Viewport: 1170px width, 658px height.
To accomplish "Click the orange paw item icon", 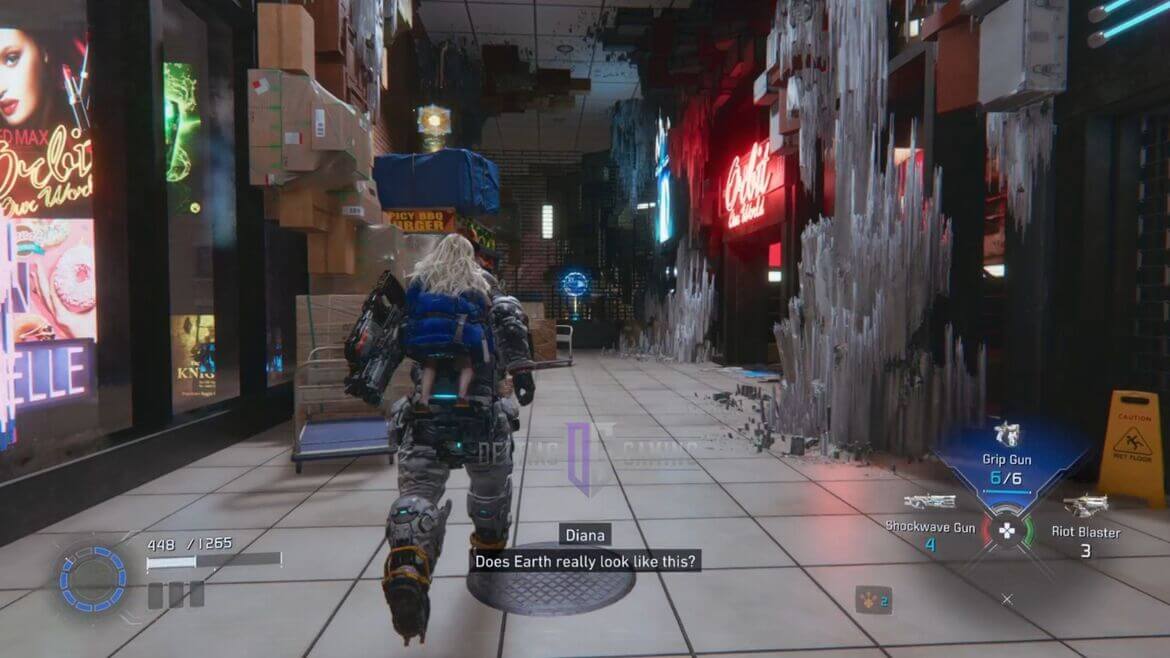I will (873, 599).
